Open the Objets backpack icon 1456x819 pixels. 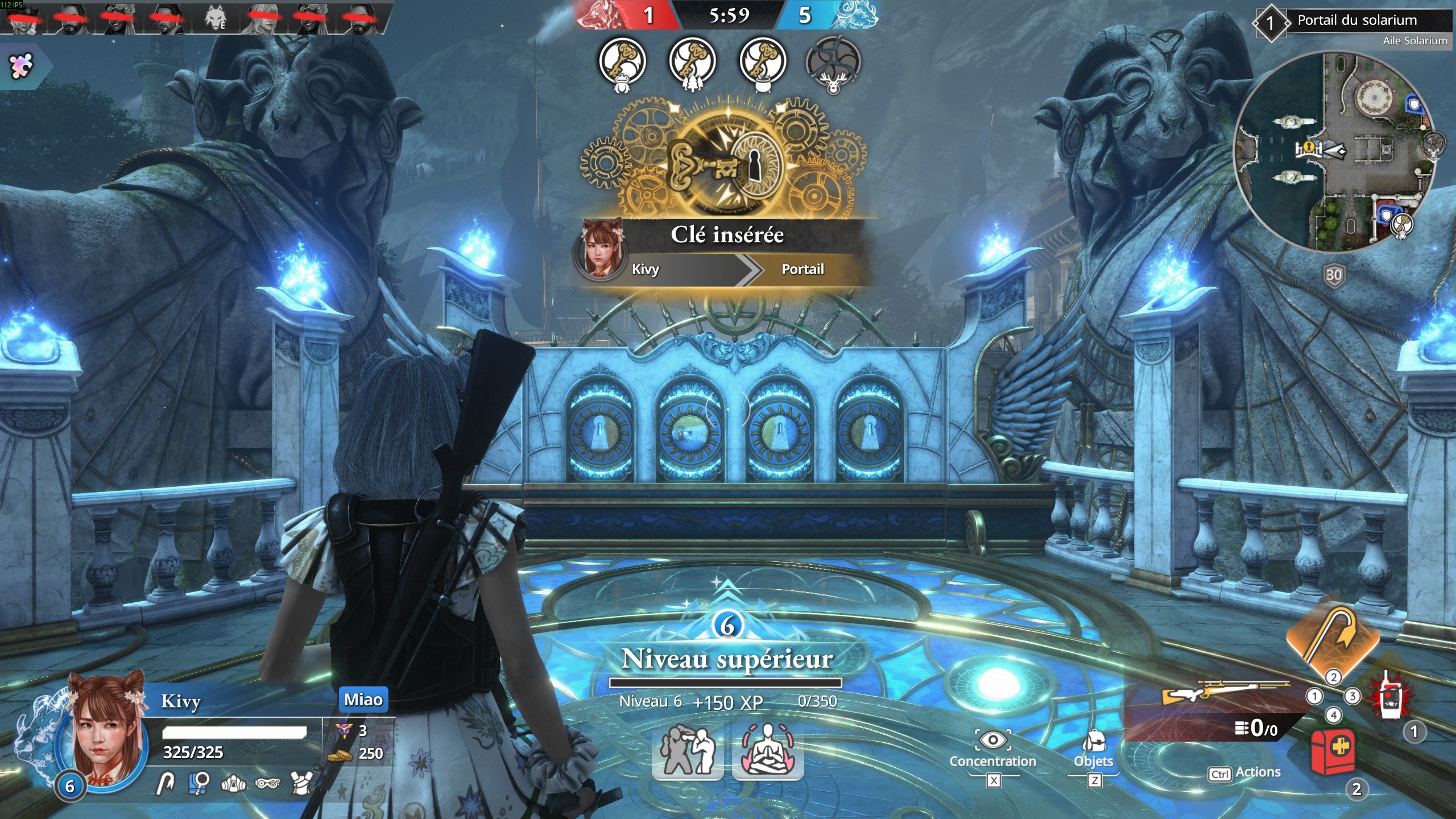pyautogui.click(x=1093, y=741)
